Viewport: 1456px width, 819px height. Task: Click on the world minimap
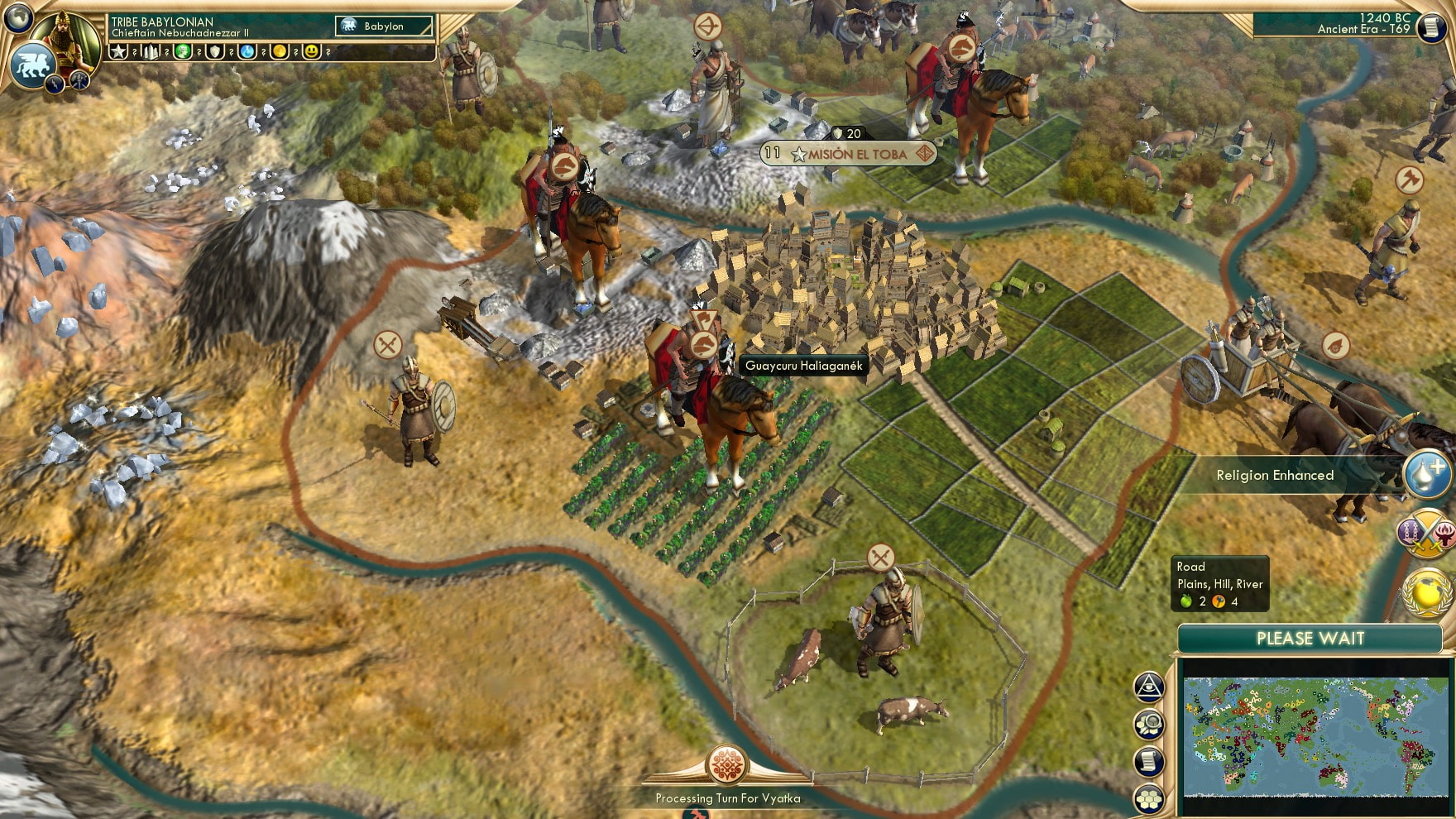[1316, 735]
